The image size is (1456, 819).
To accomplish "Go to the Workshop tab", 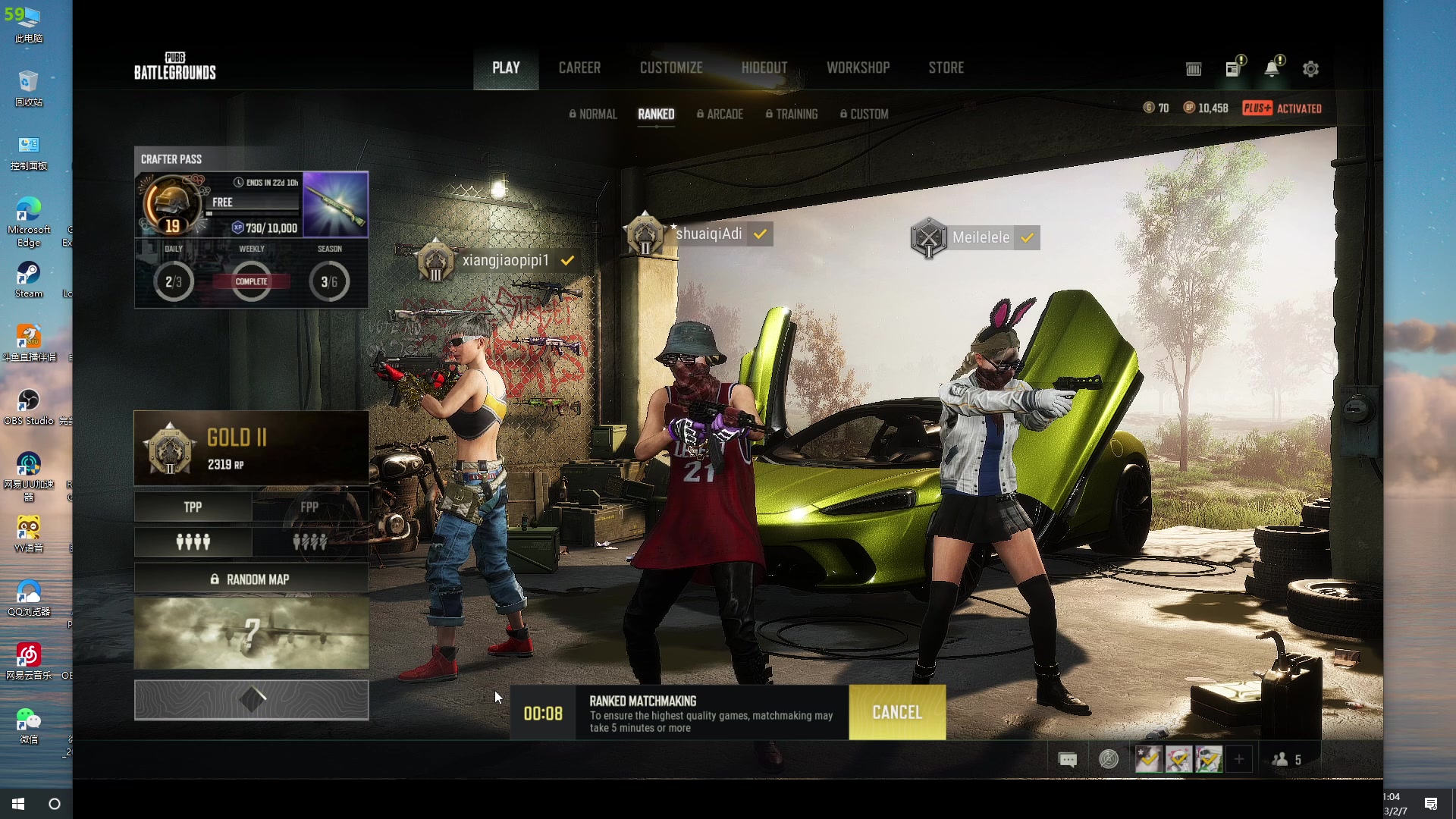I will pos(858,67).
